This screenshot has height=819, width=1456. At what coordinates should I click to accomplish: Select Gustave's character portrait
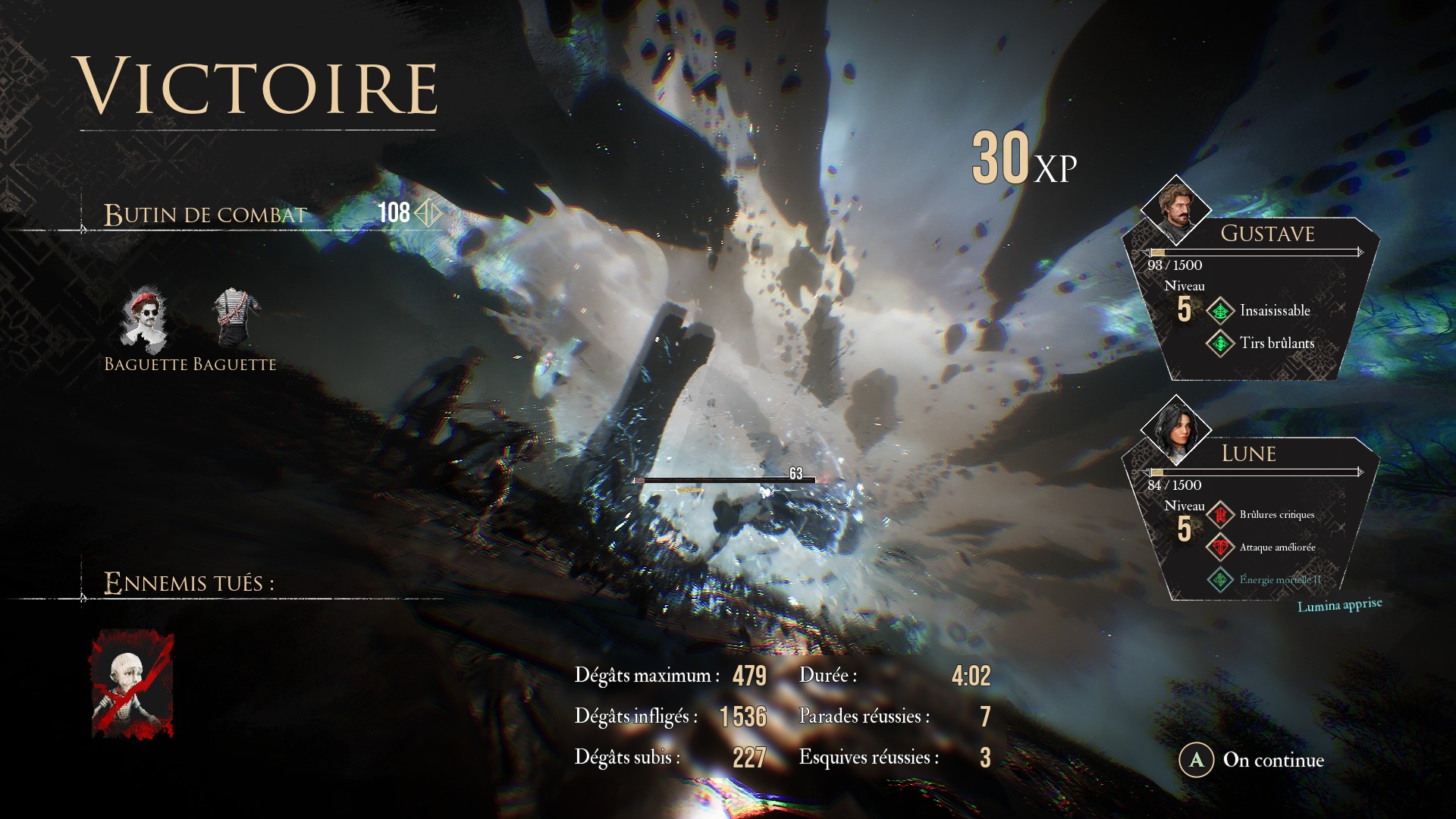(1175, 210)
